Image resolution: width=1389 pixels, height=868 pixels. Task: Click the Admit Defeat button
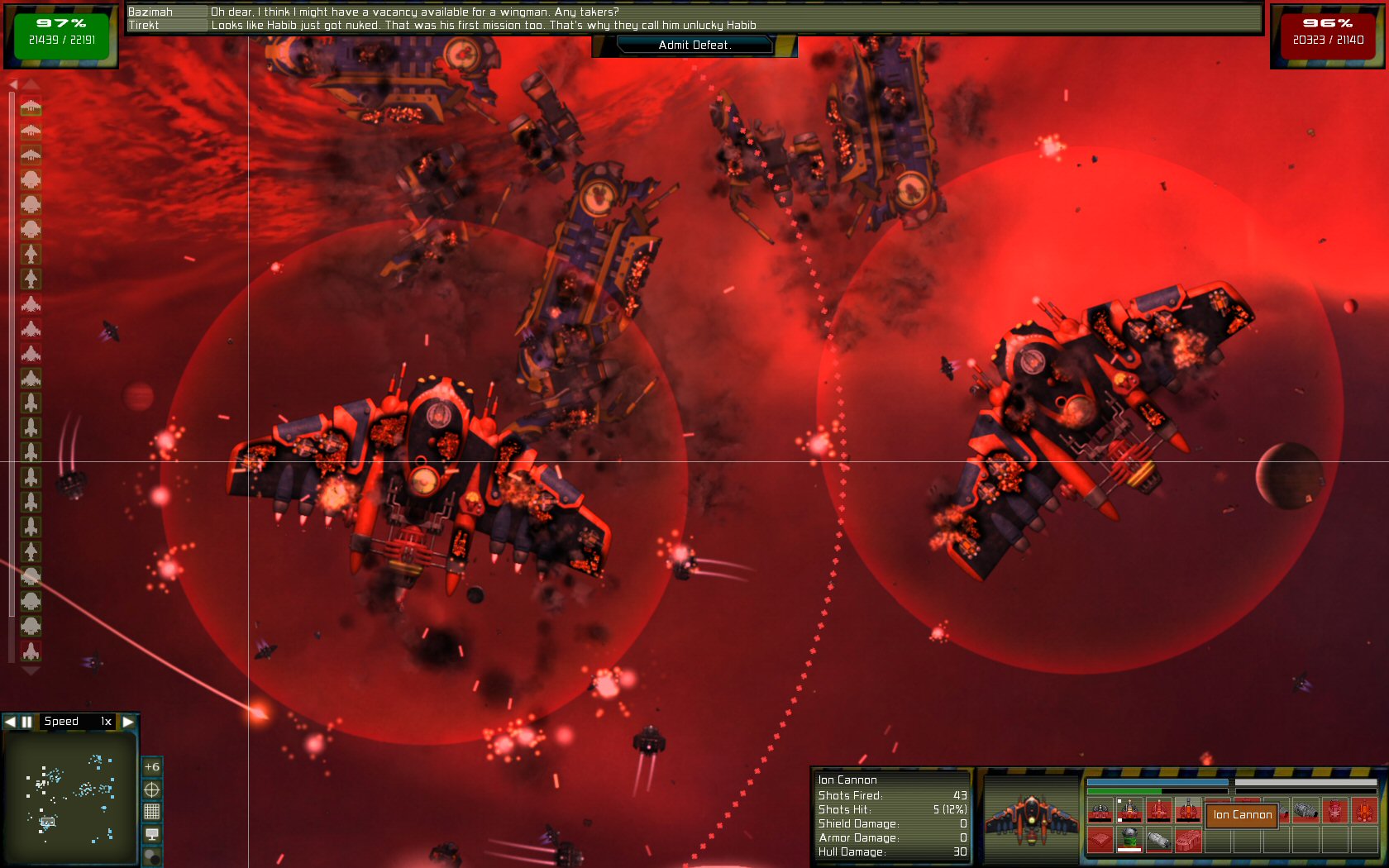click(x=694, y=45)
